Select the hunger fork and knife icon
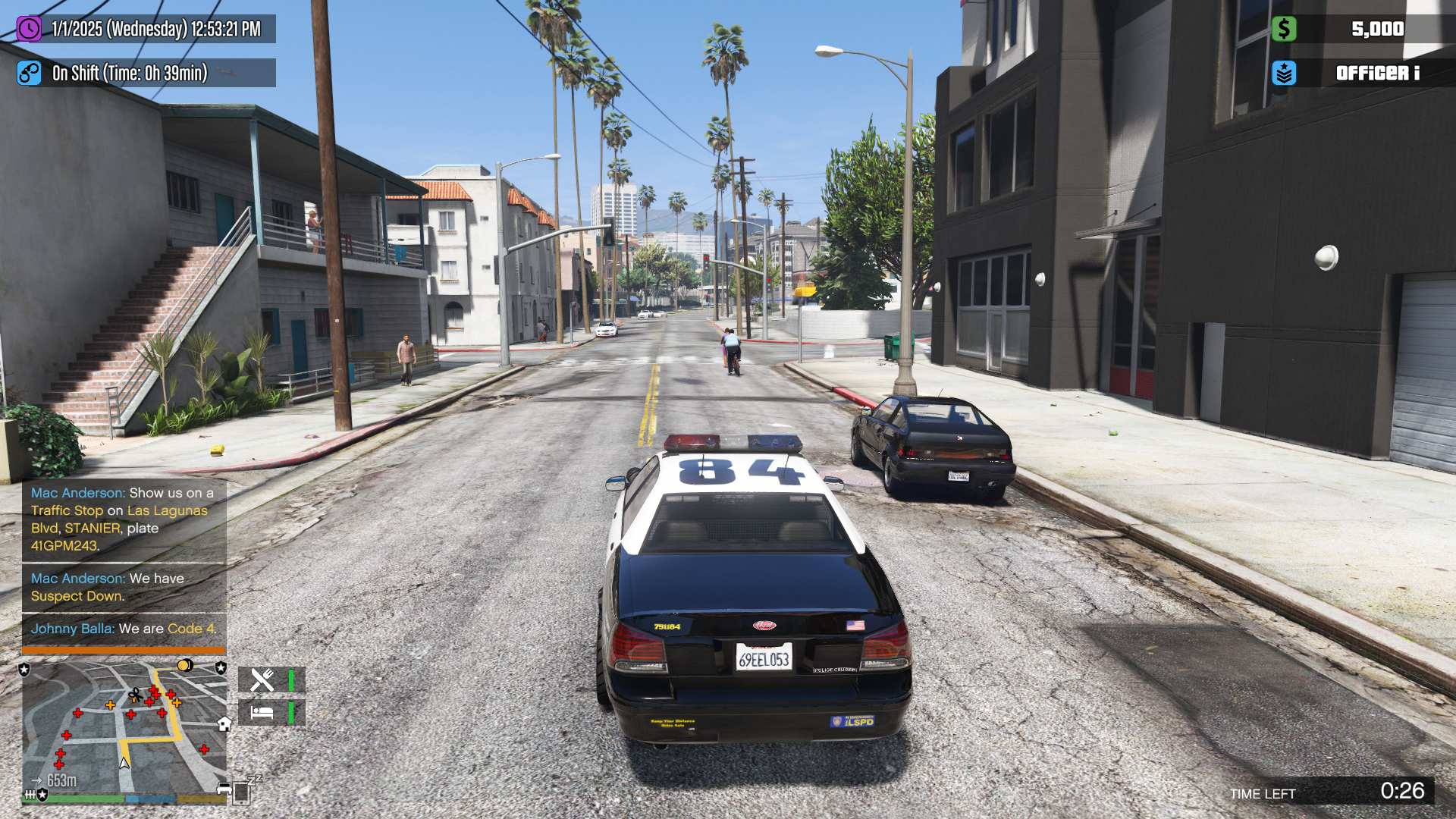 (262, 679)
